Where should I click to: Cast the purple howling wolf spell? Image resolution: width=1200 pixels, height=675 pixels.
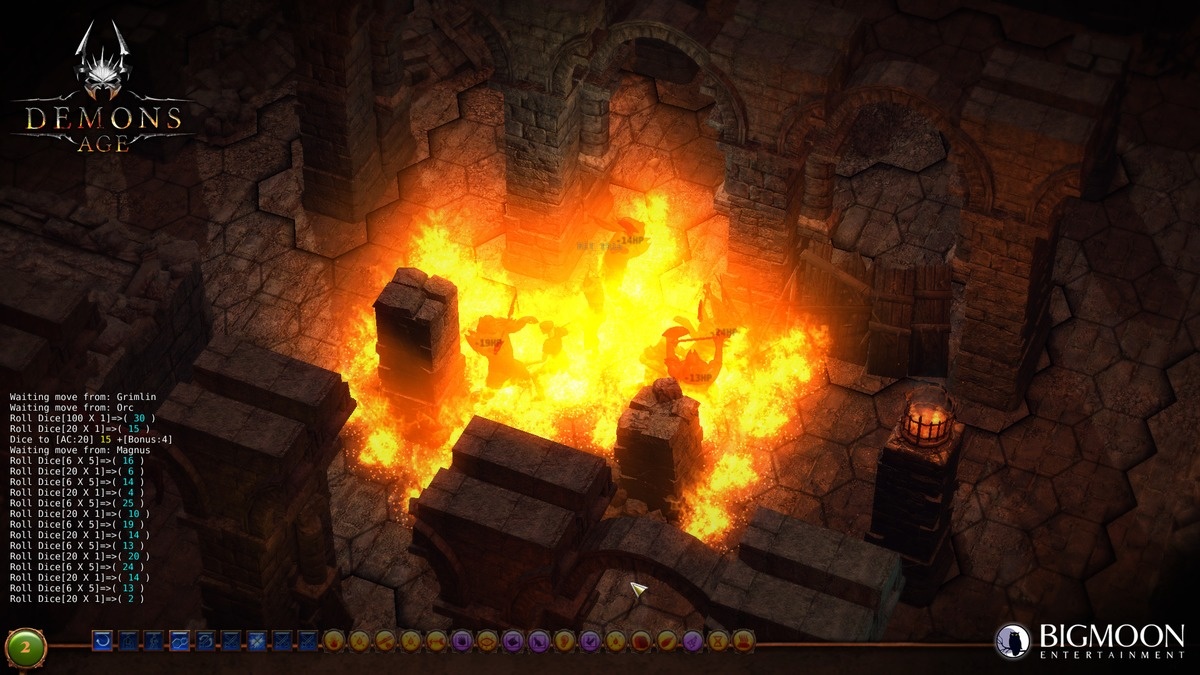coord(538,641)
